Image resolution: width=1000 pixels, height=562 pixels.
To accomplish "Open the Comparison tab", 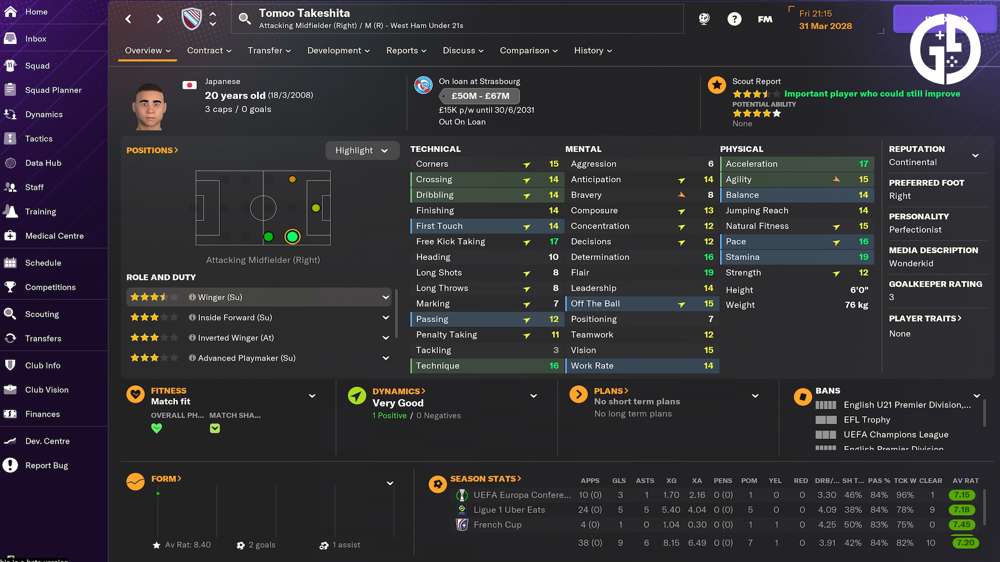I will 529,51.
